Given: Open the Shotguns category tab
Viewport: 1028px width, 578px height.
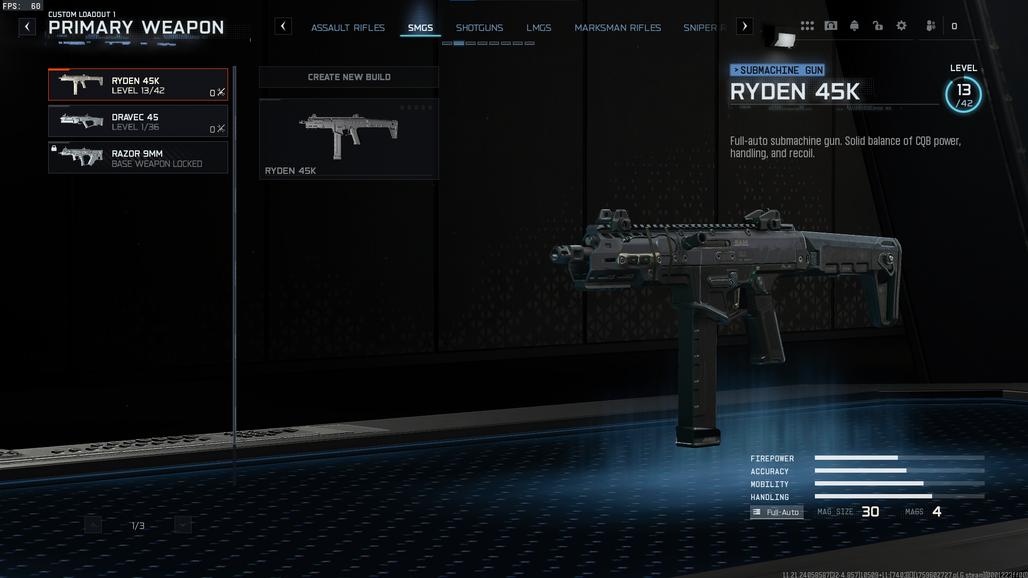Looking at the screenshot, I should [x=479, y=28].
